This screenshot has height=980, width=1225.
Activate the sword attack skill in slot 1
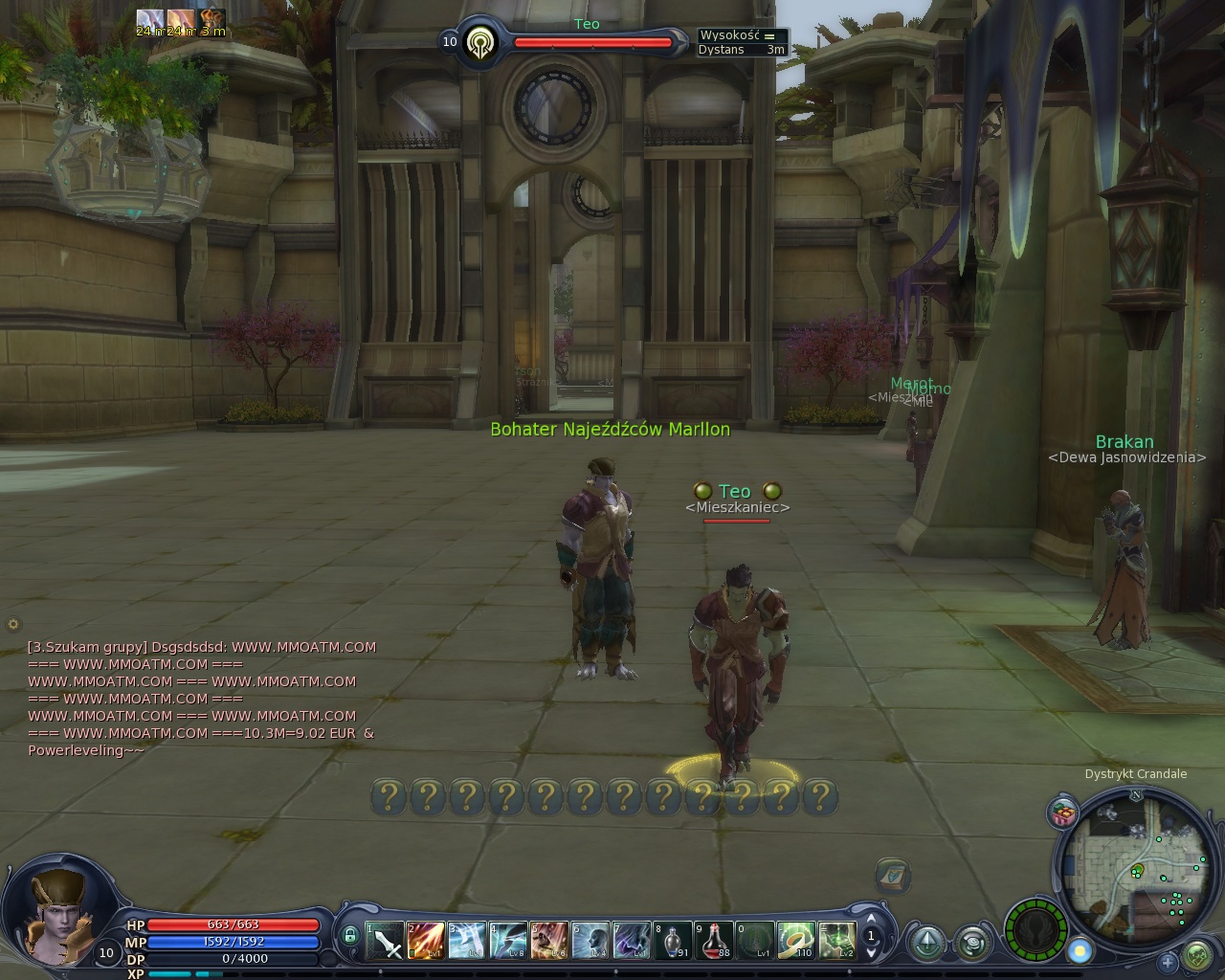point(386,941)
